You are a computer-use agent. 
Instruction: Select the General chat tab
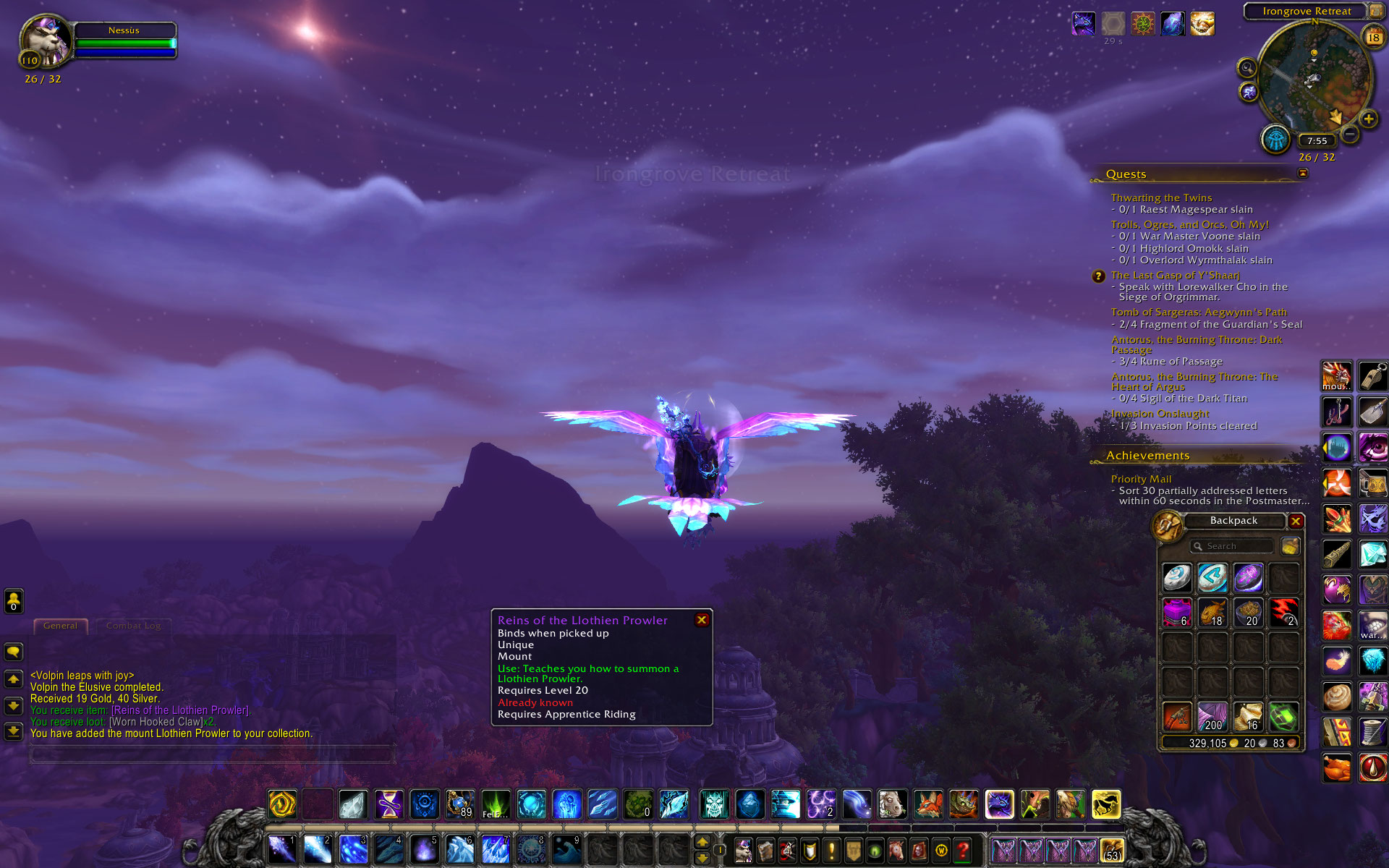[60, 626]
